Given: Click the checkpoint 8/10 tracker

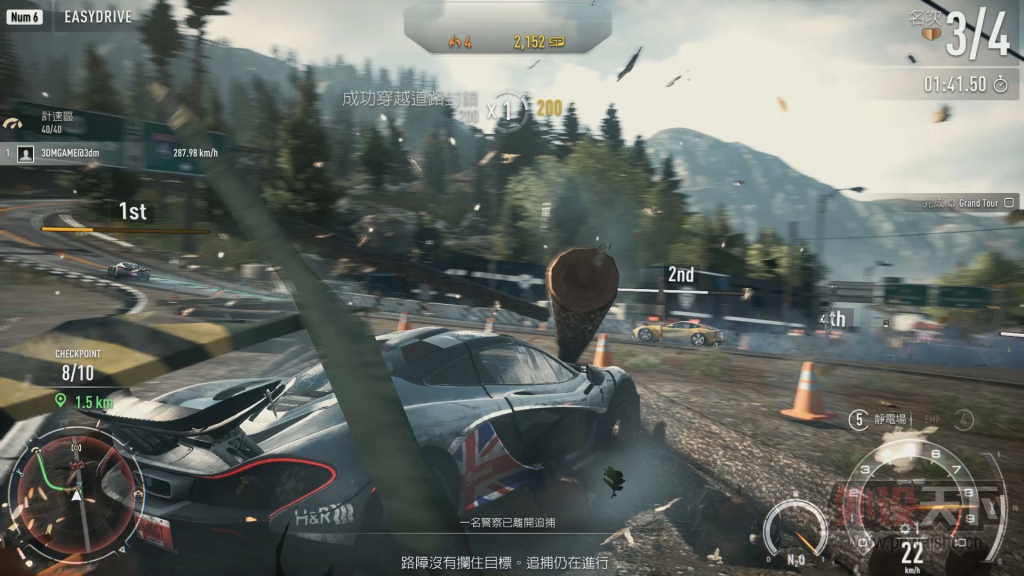Looking at the screenshot, I should tap(76, 374).
